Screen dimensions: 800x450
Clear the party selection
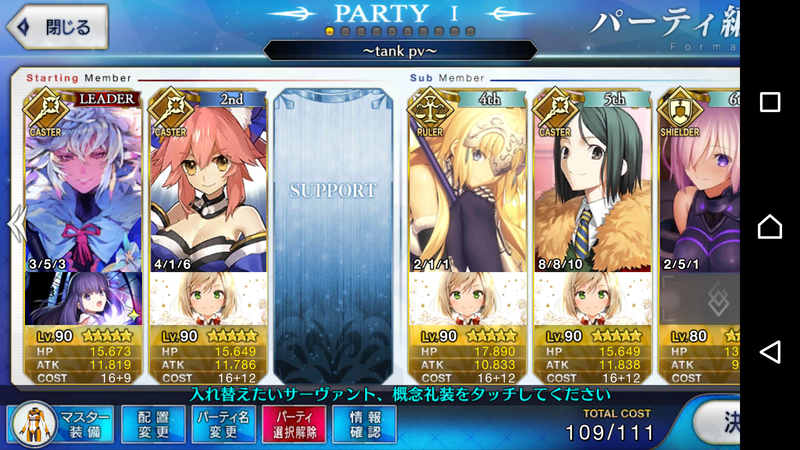click(292, 423)
